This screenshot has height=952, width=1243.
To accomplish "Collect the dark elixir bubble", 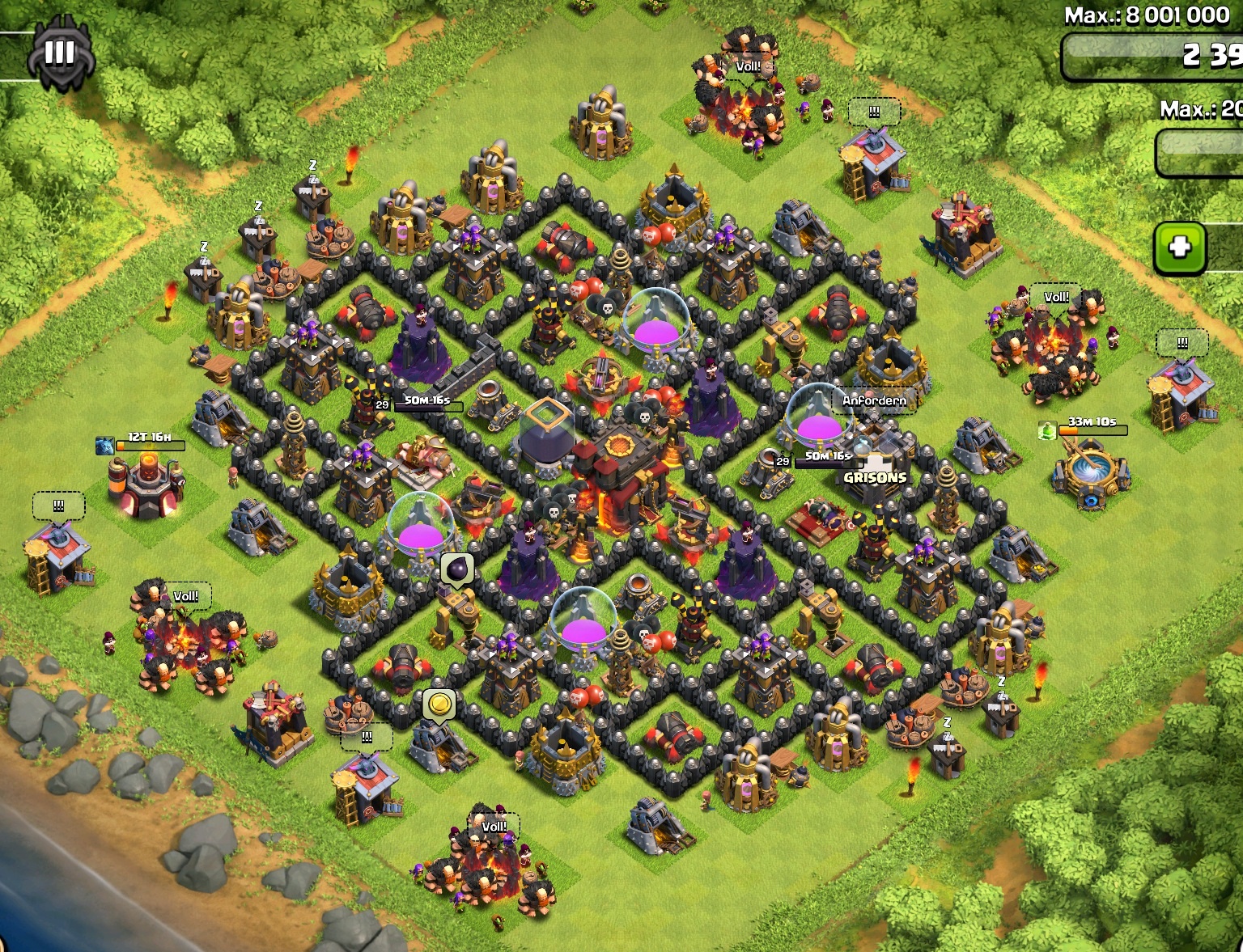I will pos(457,569).
